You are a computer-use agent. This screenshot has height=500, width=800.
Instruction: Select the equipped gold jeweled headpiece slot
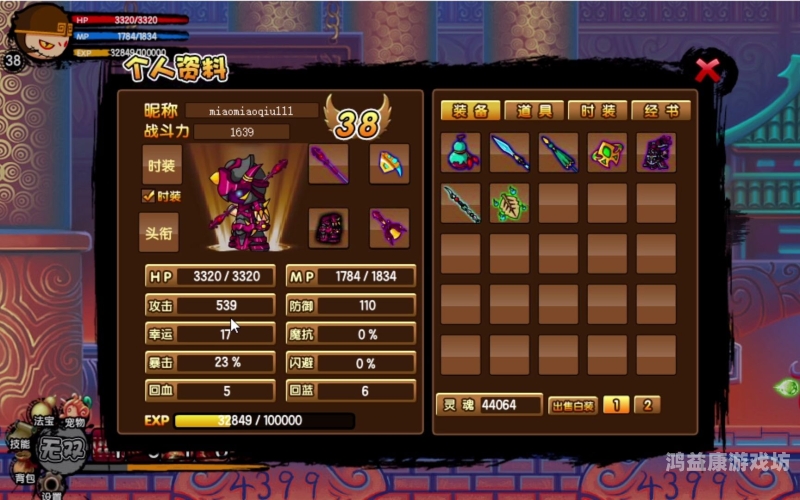(389, 165)
